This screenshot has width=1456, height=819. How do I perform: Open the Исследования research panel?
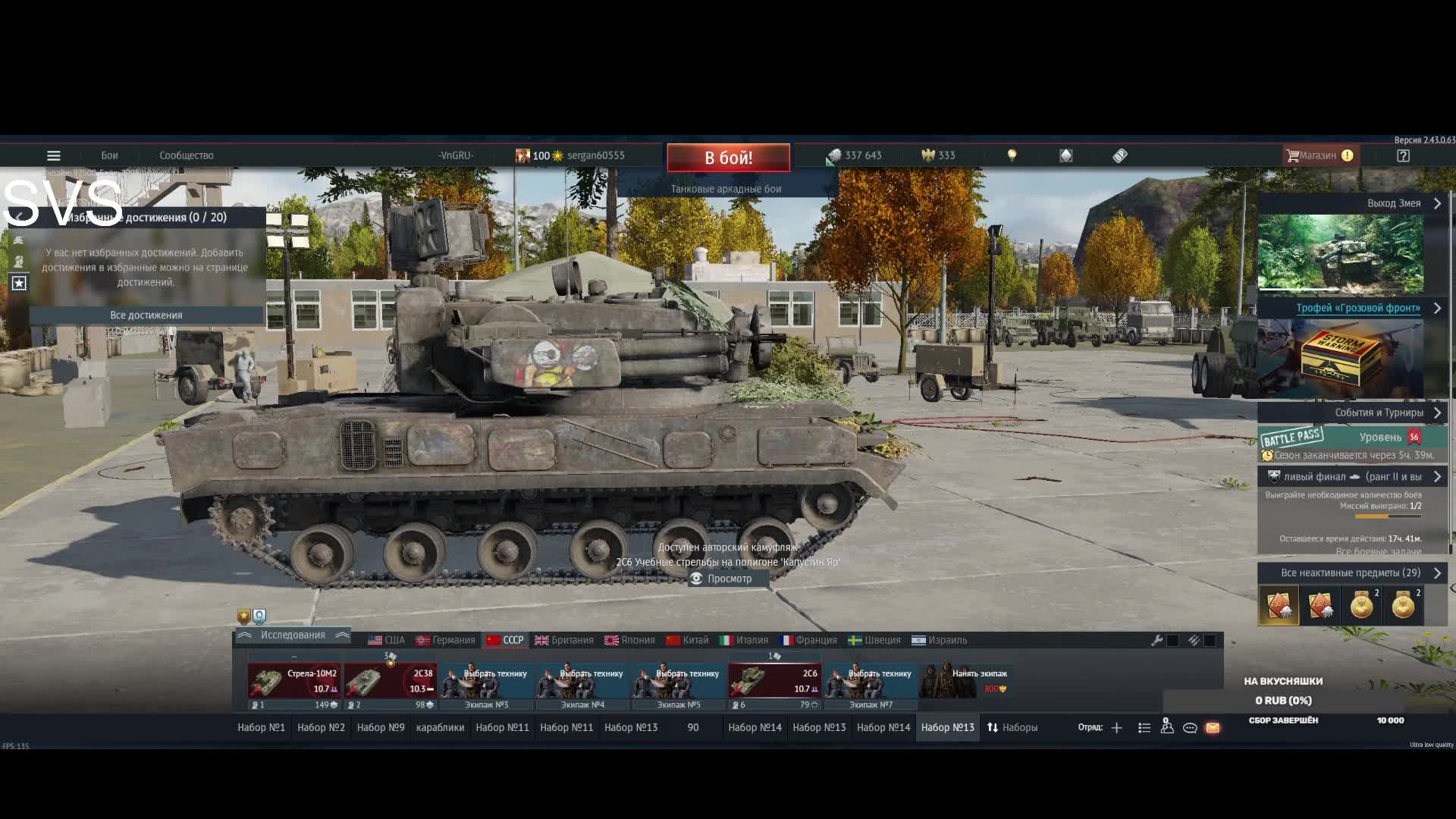click(x=293, y=635)
